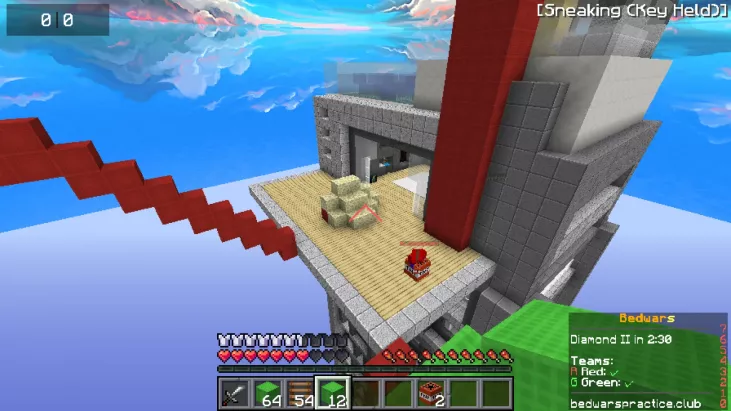
Task: Select the 12 green wool stack
Action: click(x=332, y=393)
